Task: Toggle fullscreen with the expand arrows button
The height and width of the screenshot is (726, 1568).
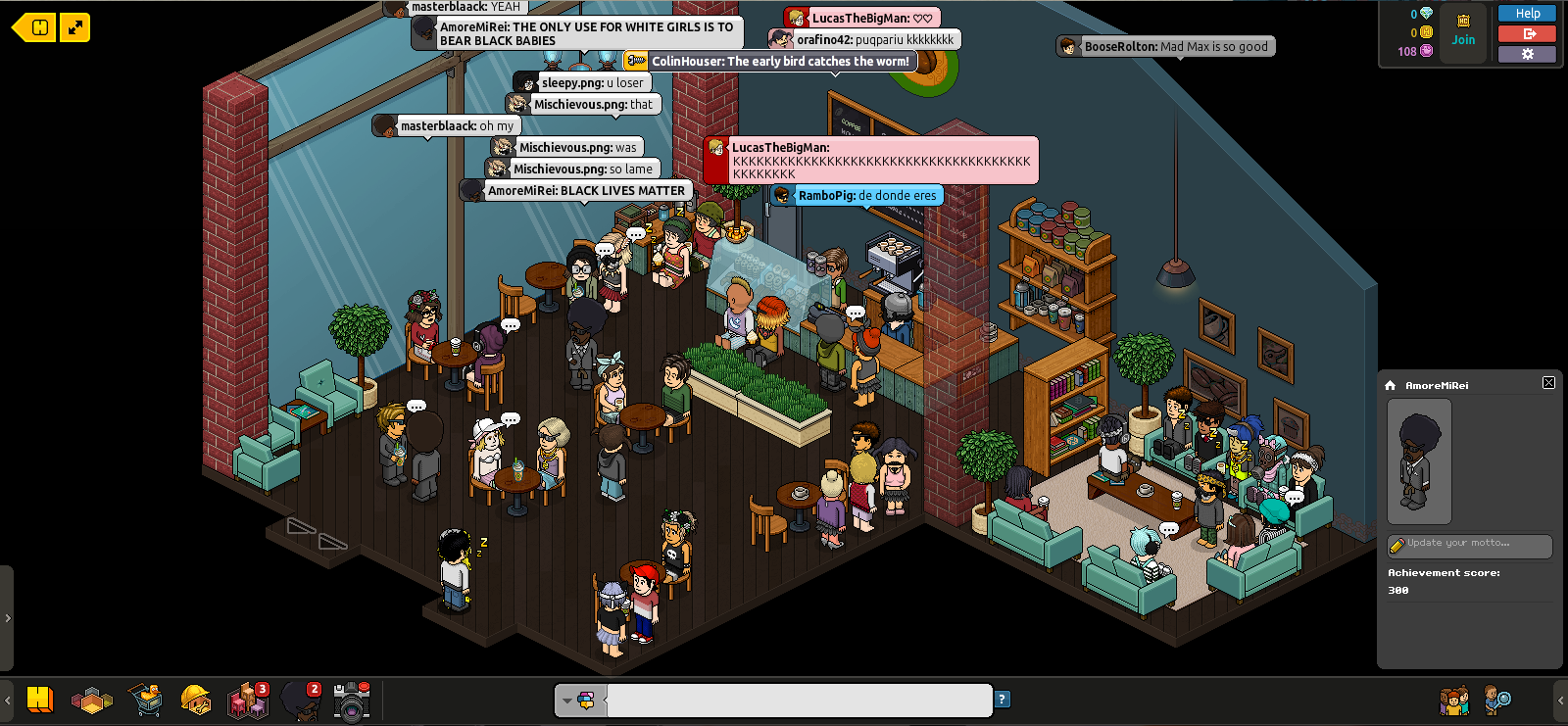Action: tap(75, 27)
